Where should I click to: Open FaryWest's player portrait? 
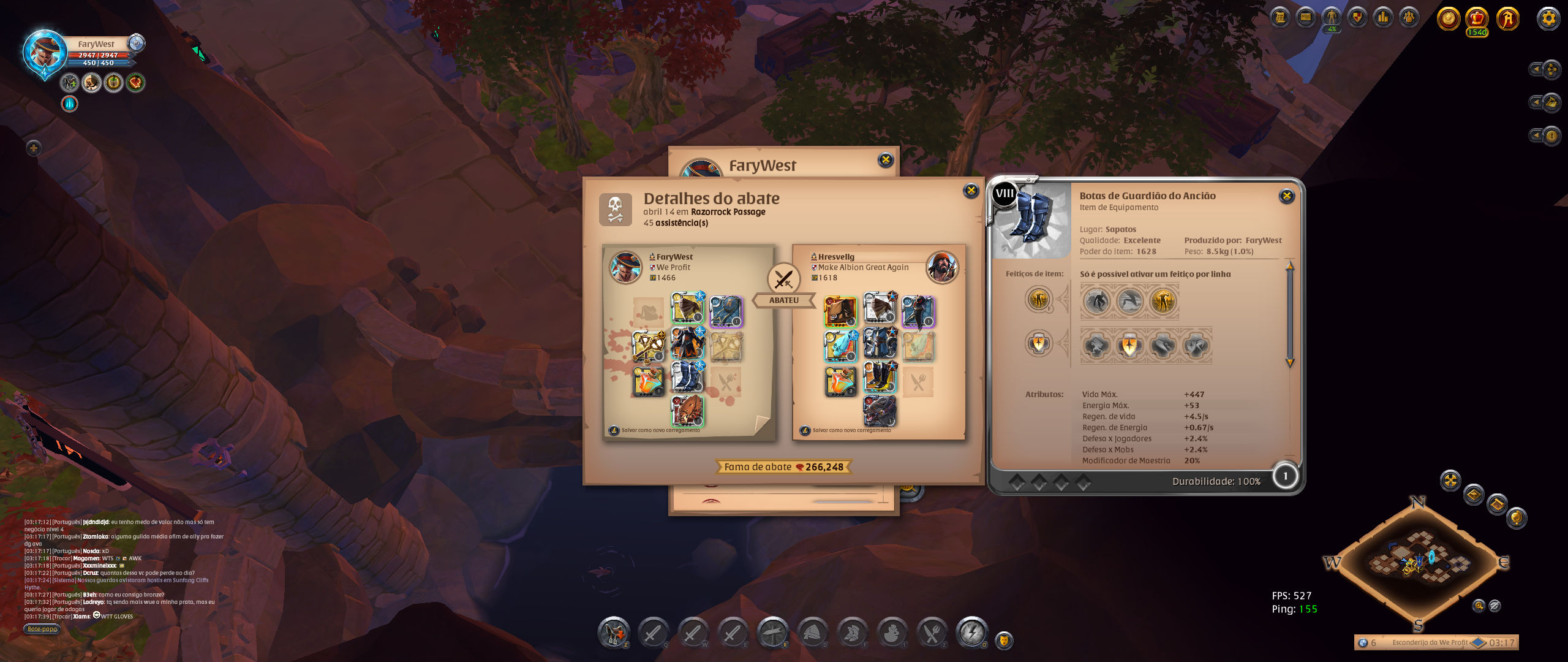[x=44, y=53]
